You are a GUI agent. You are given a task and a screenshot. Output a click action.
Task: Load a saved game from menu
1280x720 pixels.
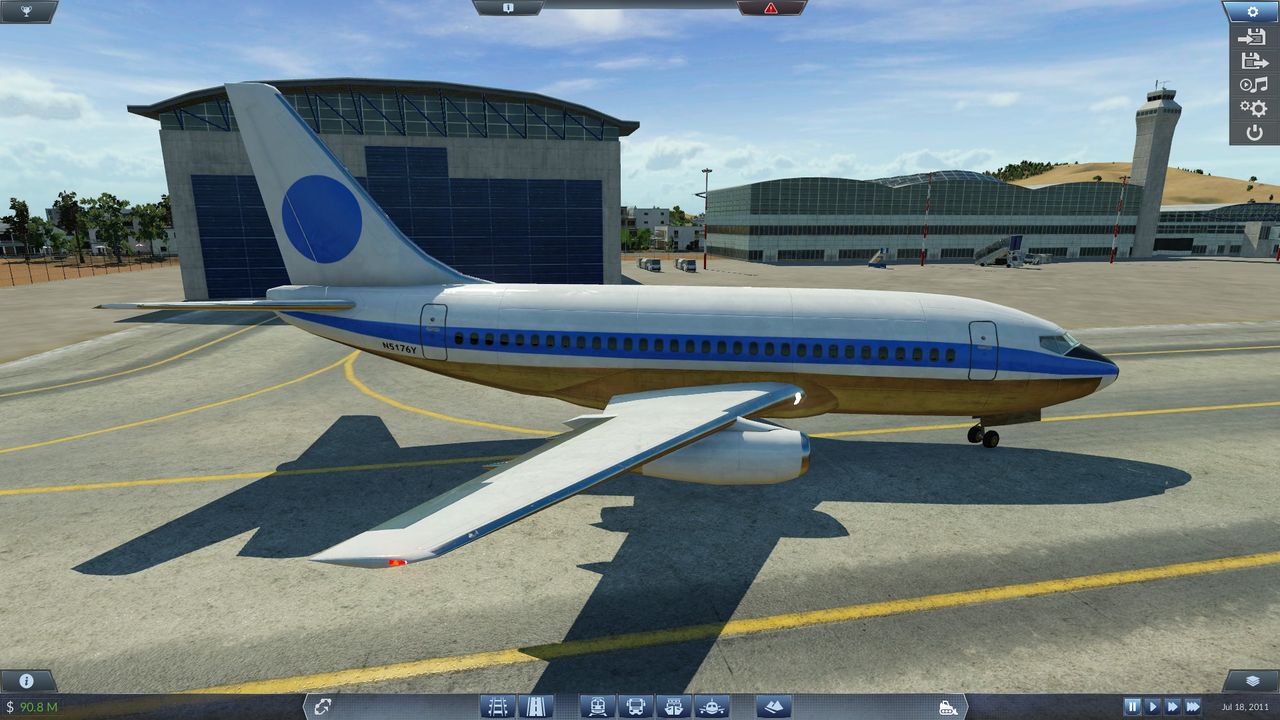coord(1253,60)
